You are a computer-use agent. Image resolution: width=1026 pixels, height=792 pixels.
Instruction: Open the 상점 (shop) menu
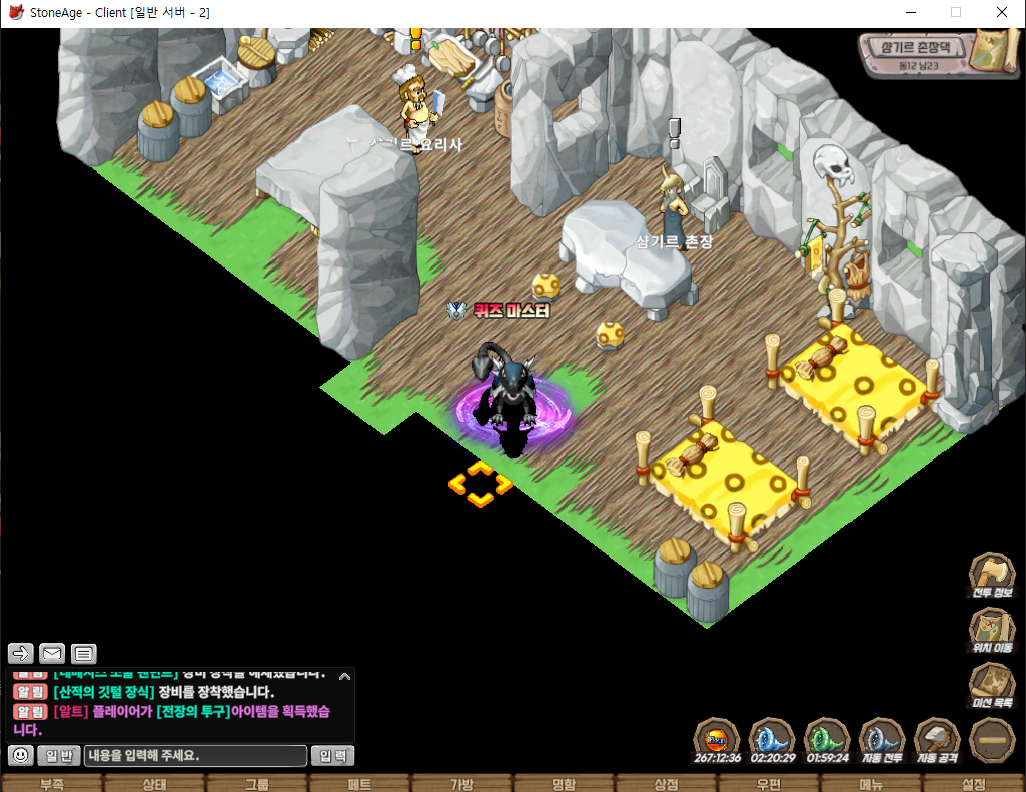pyautogui.click(x=666, y=784)
